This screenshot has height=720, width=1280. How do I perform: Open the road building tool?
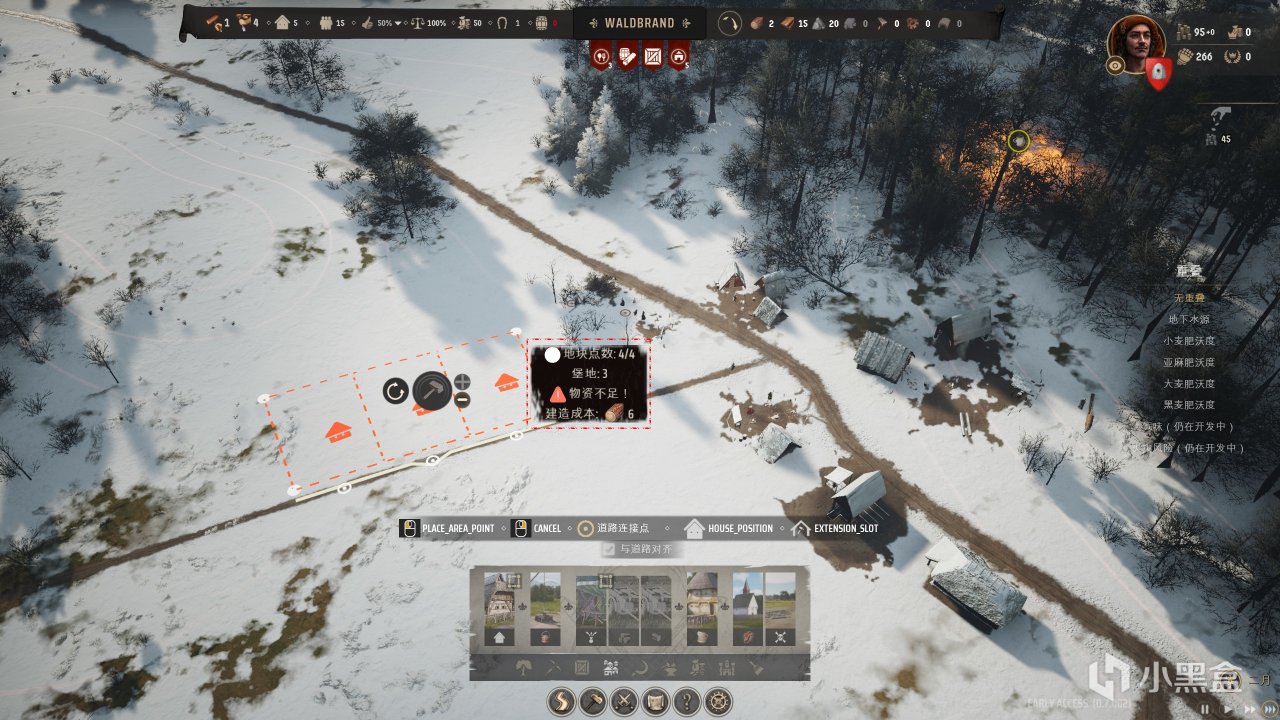562,701
